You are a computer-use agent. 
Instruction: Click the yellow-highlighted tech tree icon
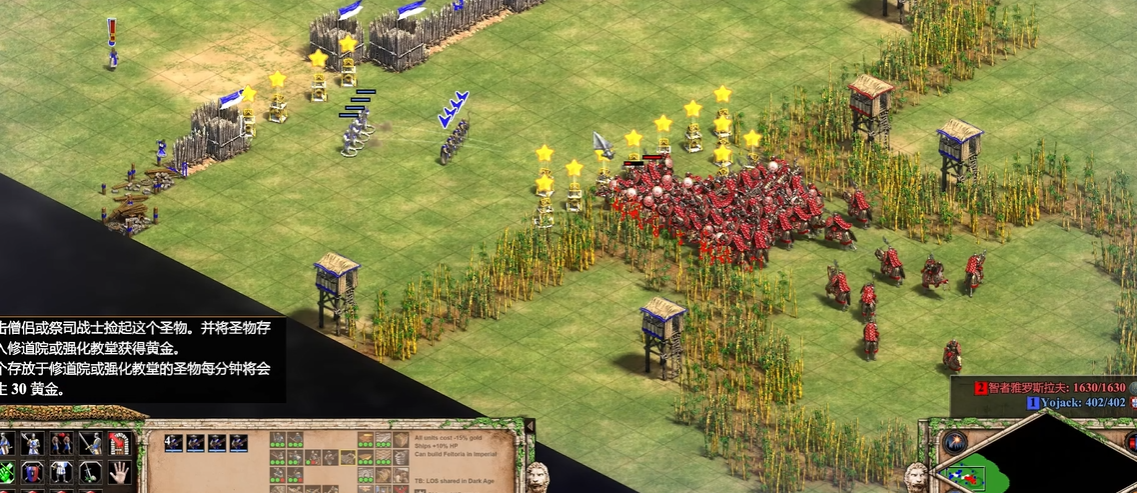[x=348, y=458]
